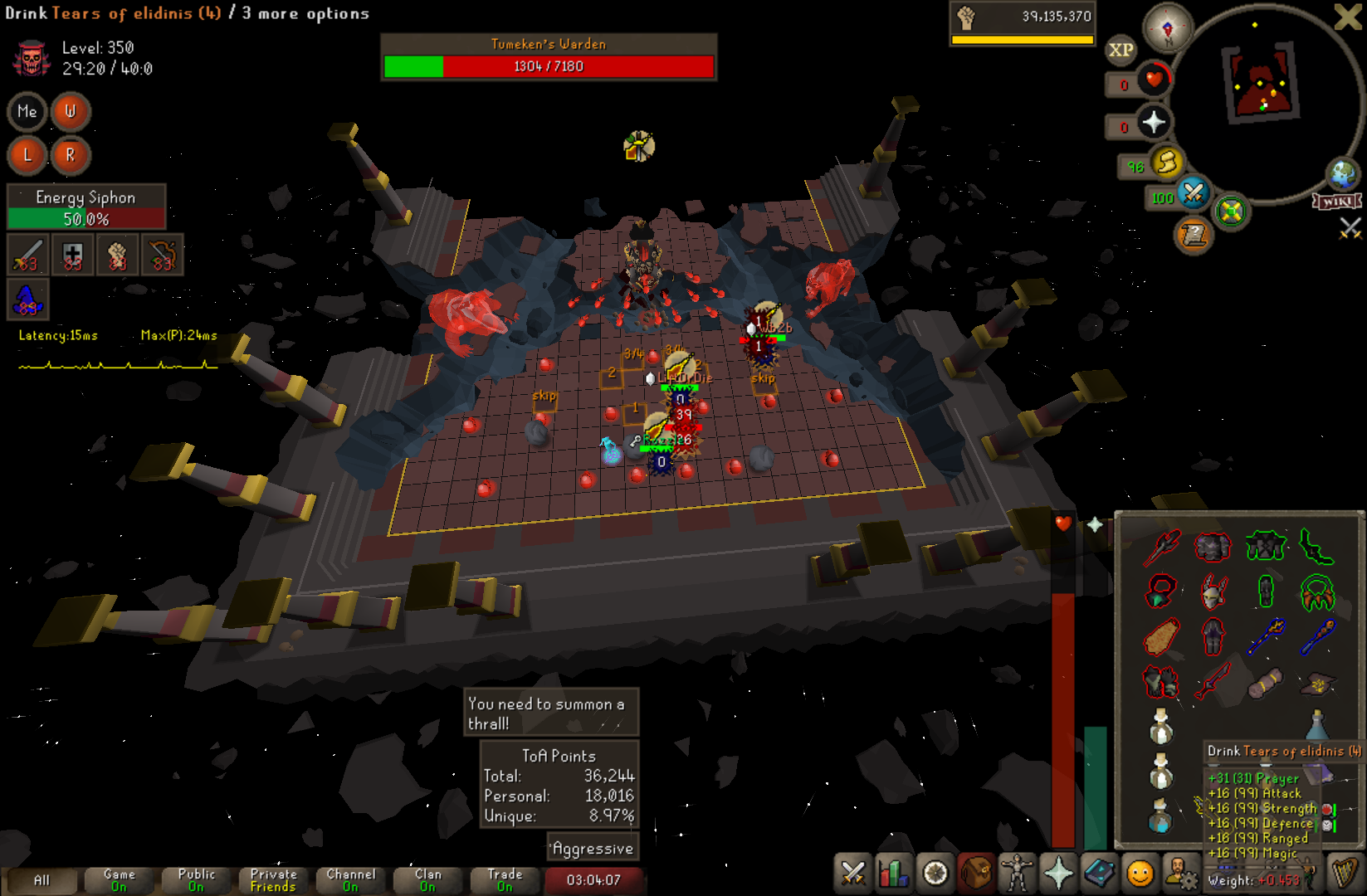Screen dimensions: 1367x896
Task: Switch to the Spellbook tab
Action: point(1099,874)
